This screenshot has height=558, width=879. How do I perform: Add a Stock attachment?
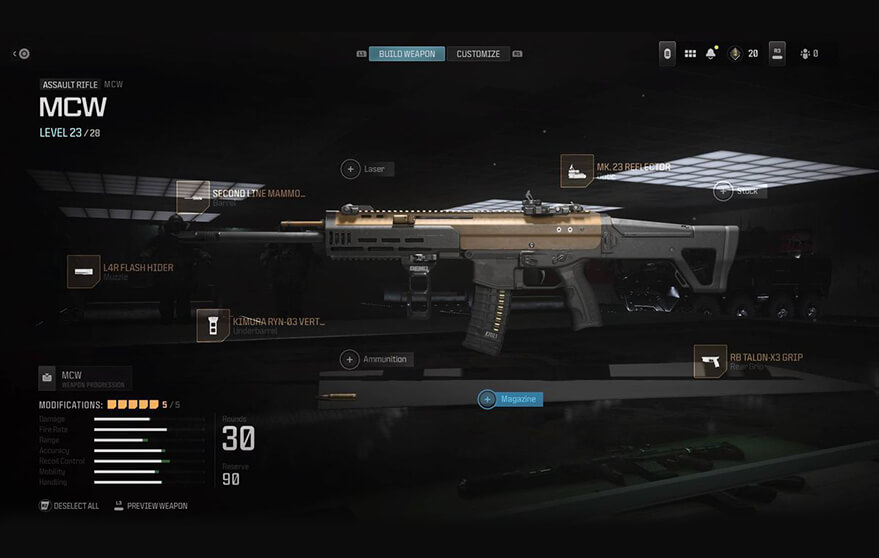(723, 190)
